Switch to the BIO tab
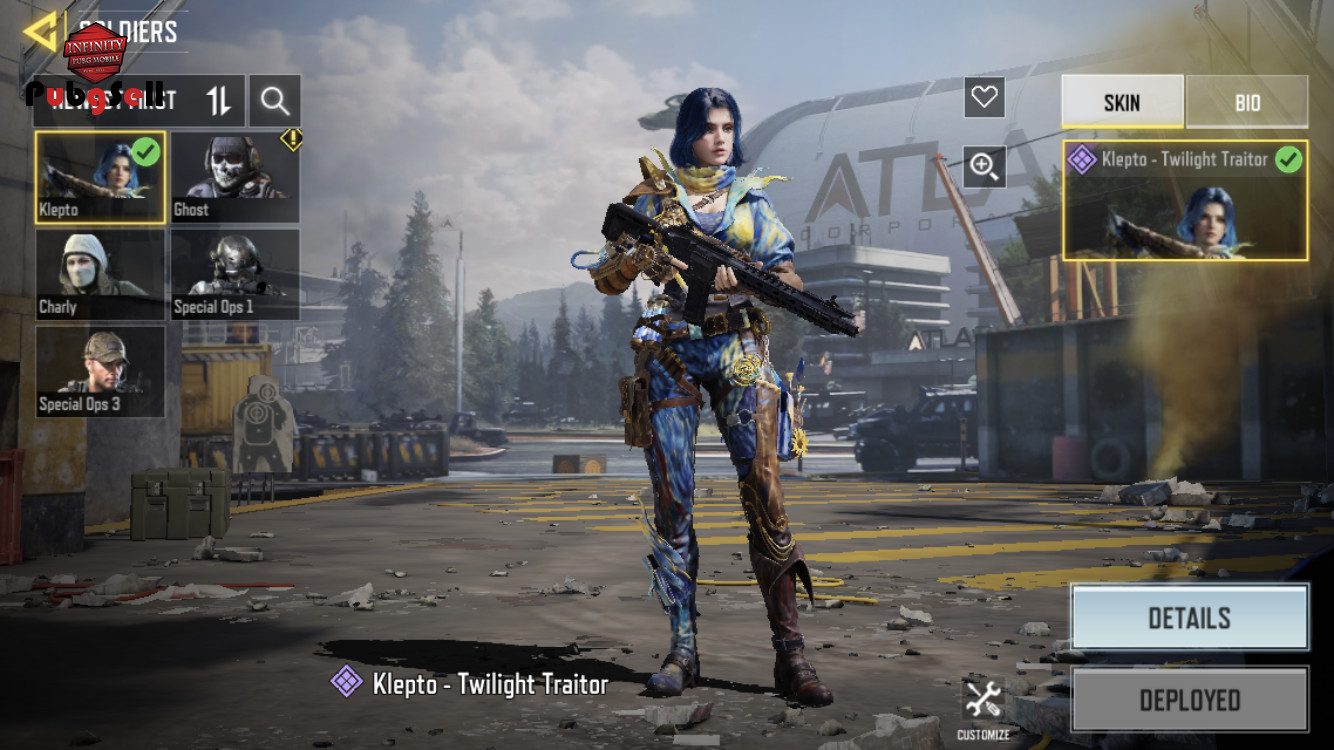The height and width of the screenshot is (750, 1334). click(1247, 102)
